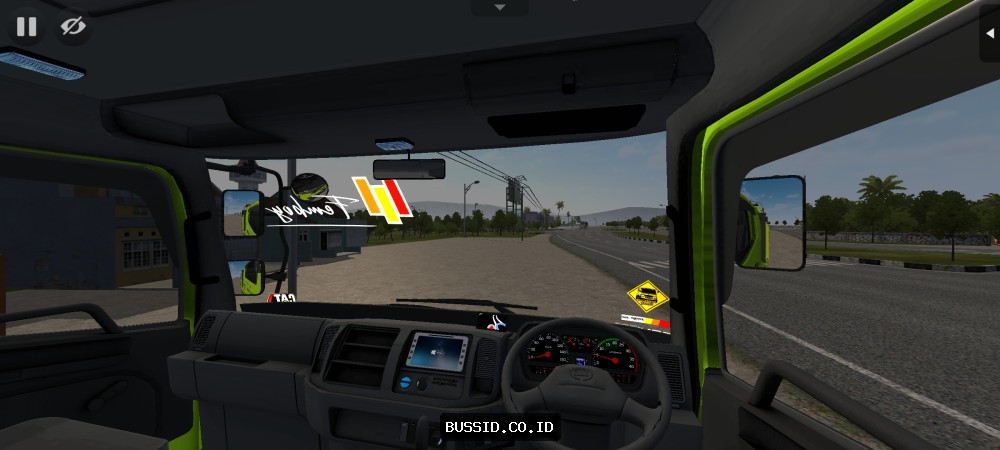This screenshot has height=450, width=1000.
Task: Open the side panel with the left arrow
Action: tap(989, 28)
